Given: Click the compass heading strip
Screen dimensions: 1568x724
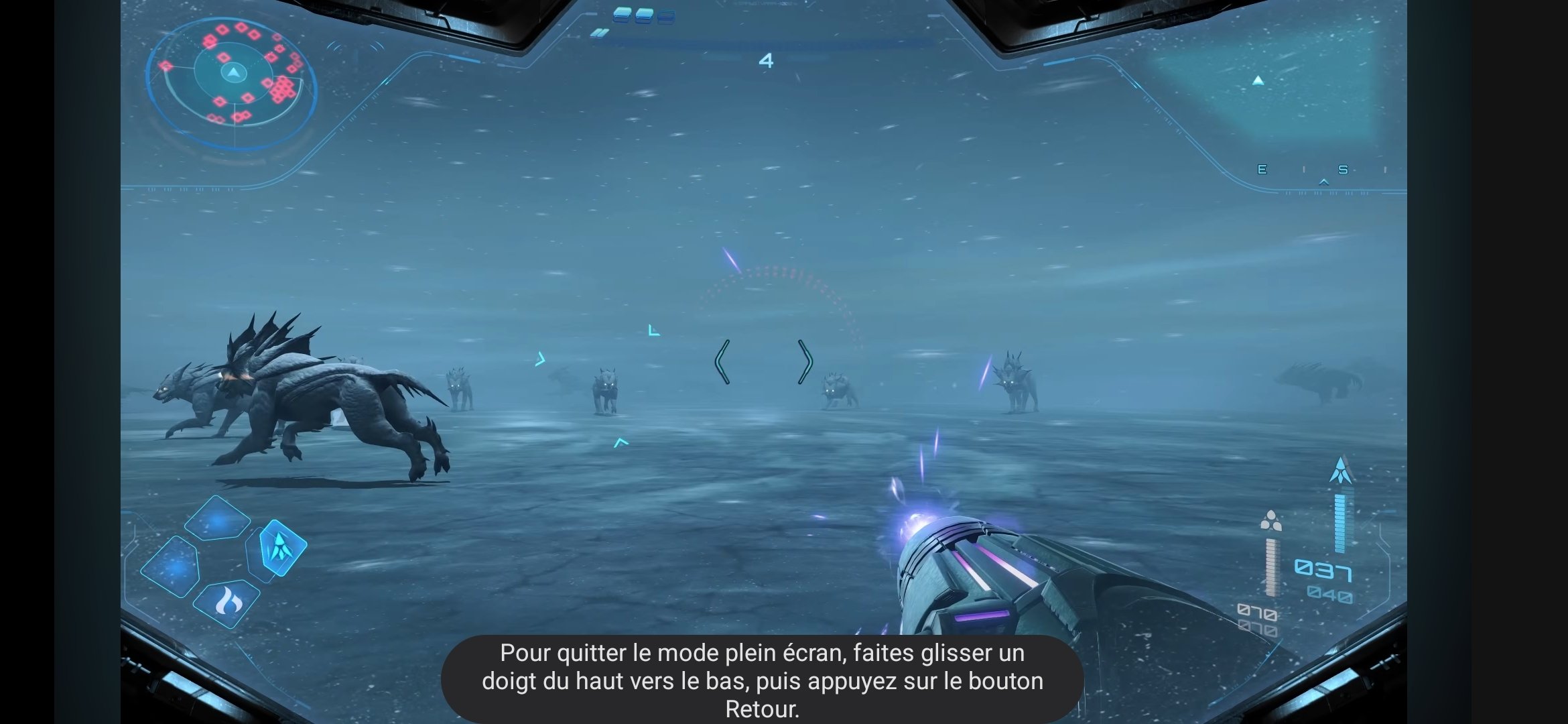Looking at the screenshot, I should point(1323,170).
